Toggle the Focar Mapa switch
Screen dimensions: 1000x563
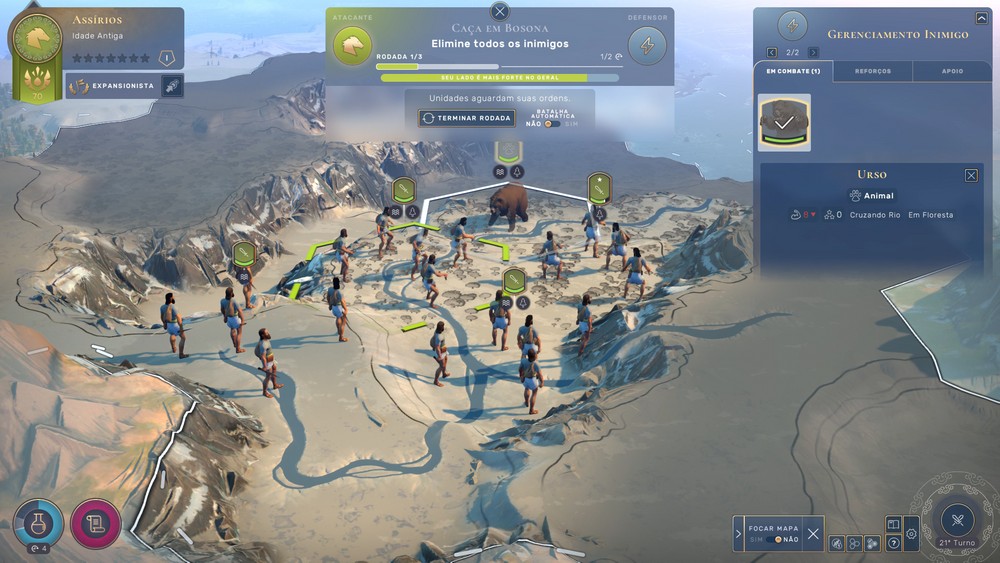pos(774,539)
